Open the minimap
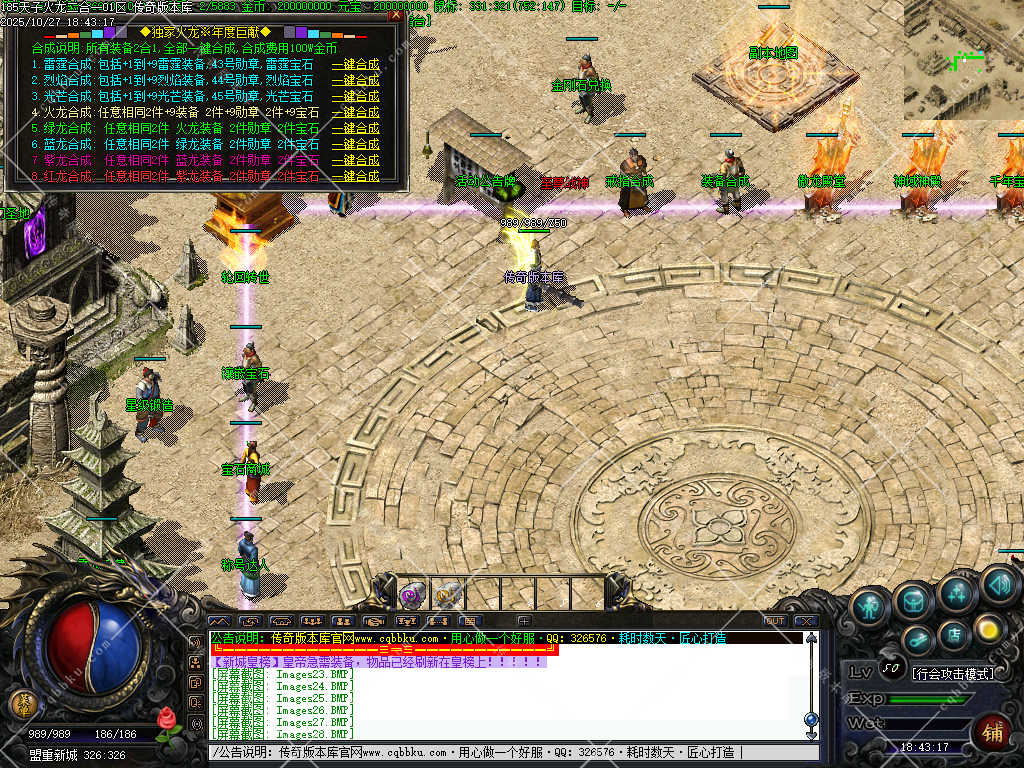The image size is (1024, 768). click(x=963, y=60)
